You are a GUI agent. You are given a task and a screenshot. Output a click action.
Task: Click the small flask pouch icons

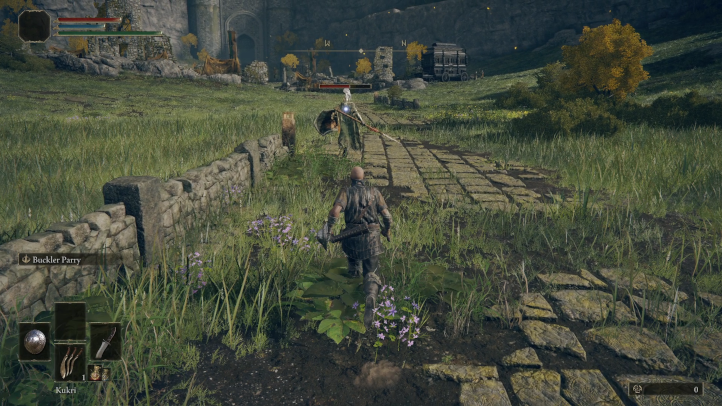click(x=99, y=373)
